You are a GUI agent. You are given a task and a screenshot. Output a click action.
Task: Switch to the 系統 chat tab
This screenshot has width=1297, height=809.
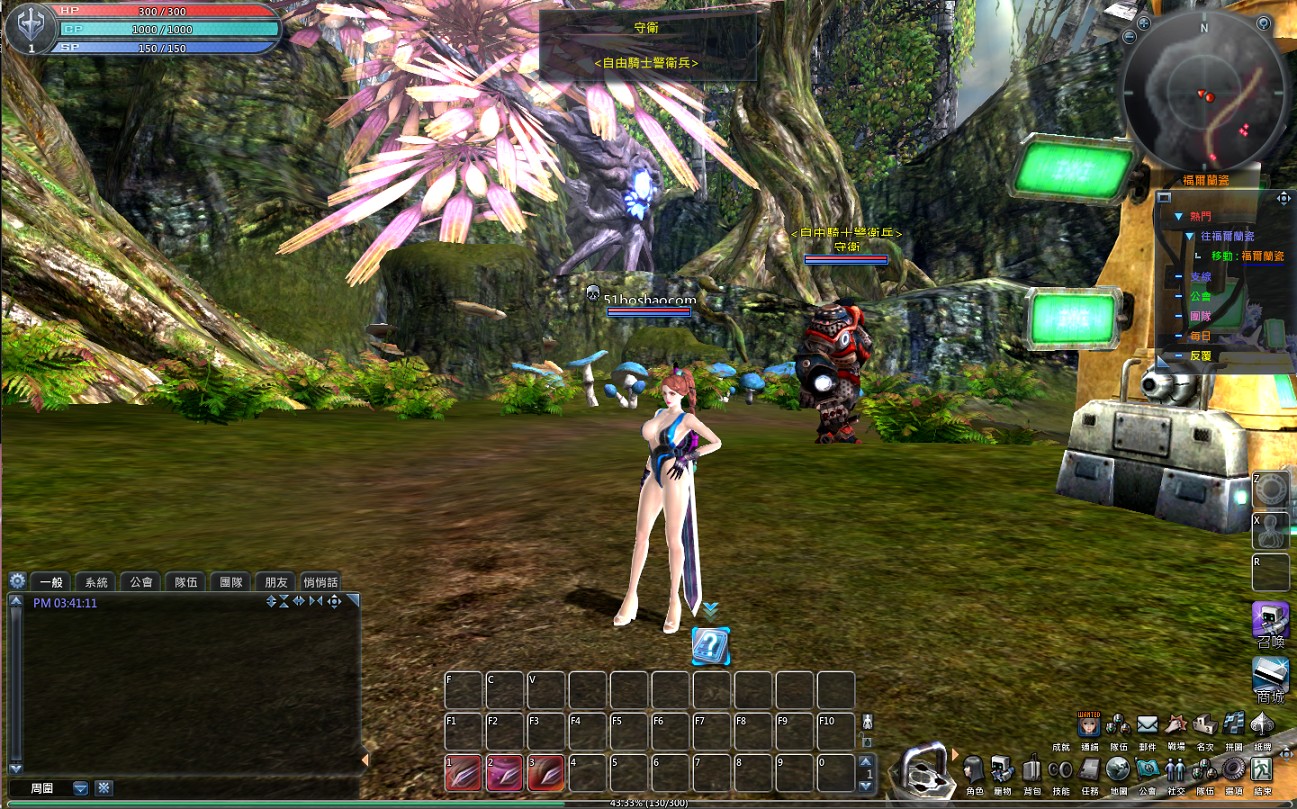(x=96, y=582)
